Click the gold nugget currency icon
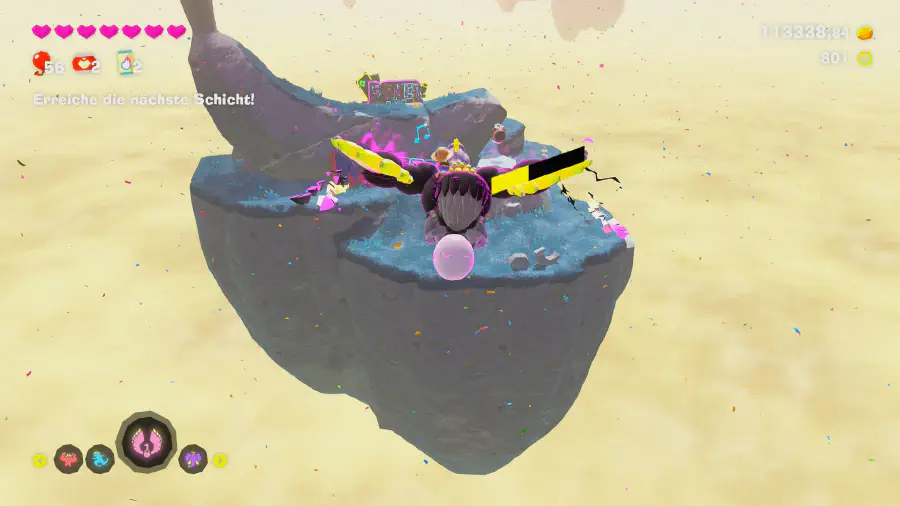900x506 pixels. [865, 33]
